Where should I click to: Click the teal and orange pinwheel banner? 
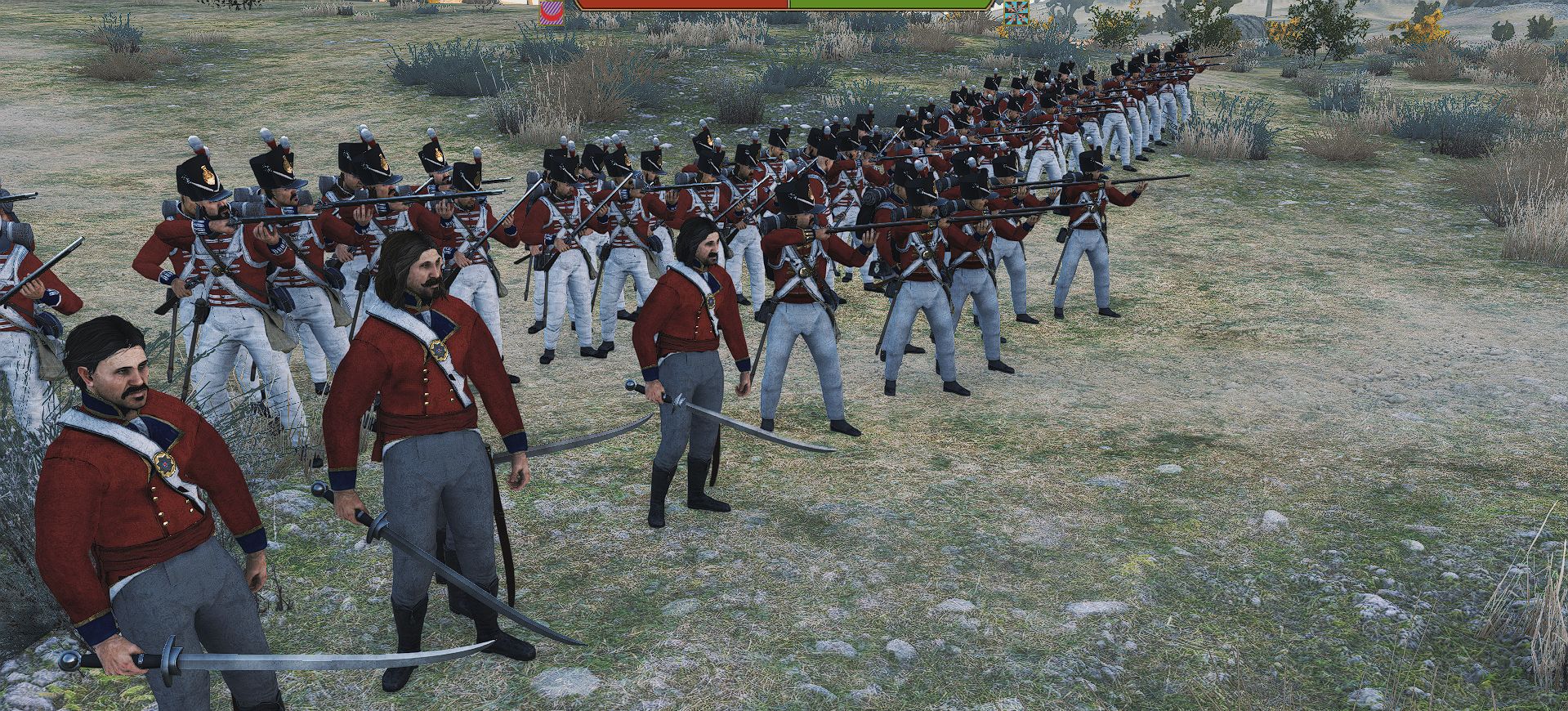(1017, 11)
